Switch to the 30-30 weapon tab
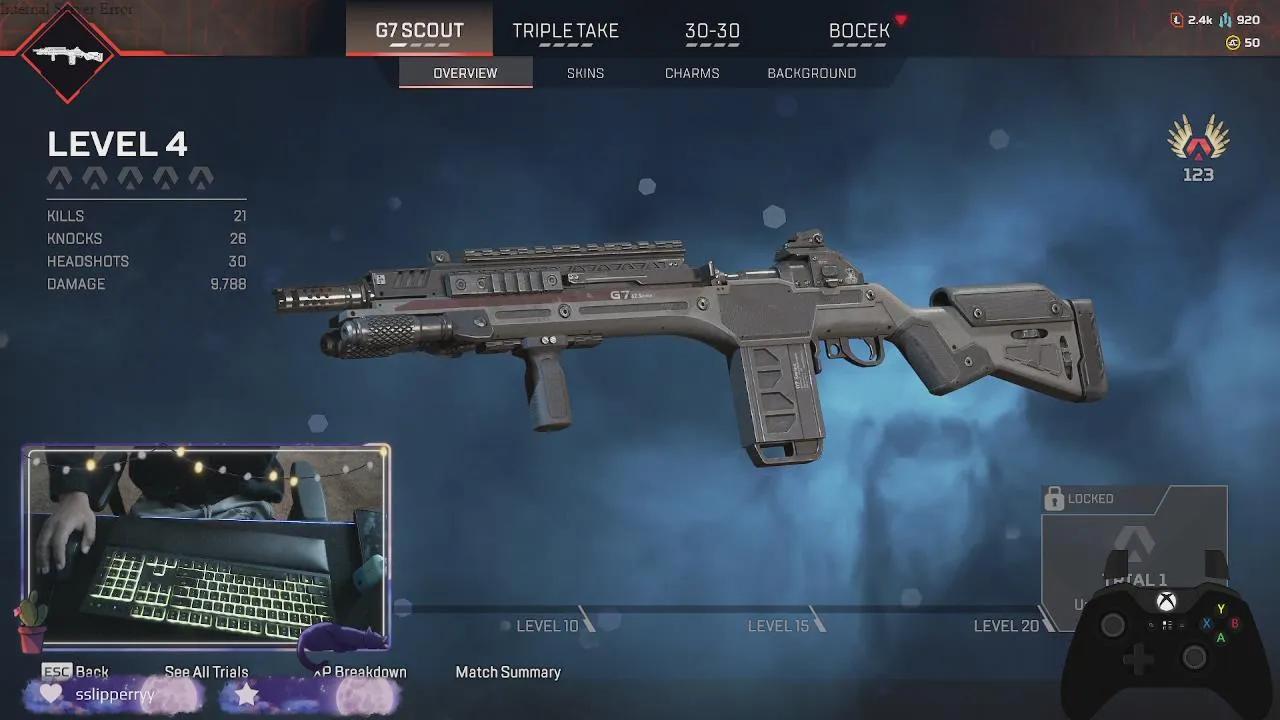The width and height of the screenshot is (1280, 720). click(712, 30)
